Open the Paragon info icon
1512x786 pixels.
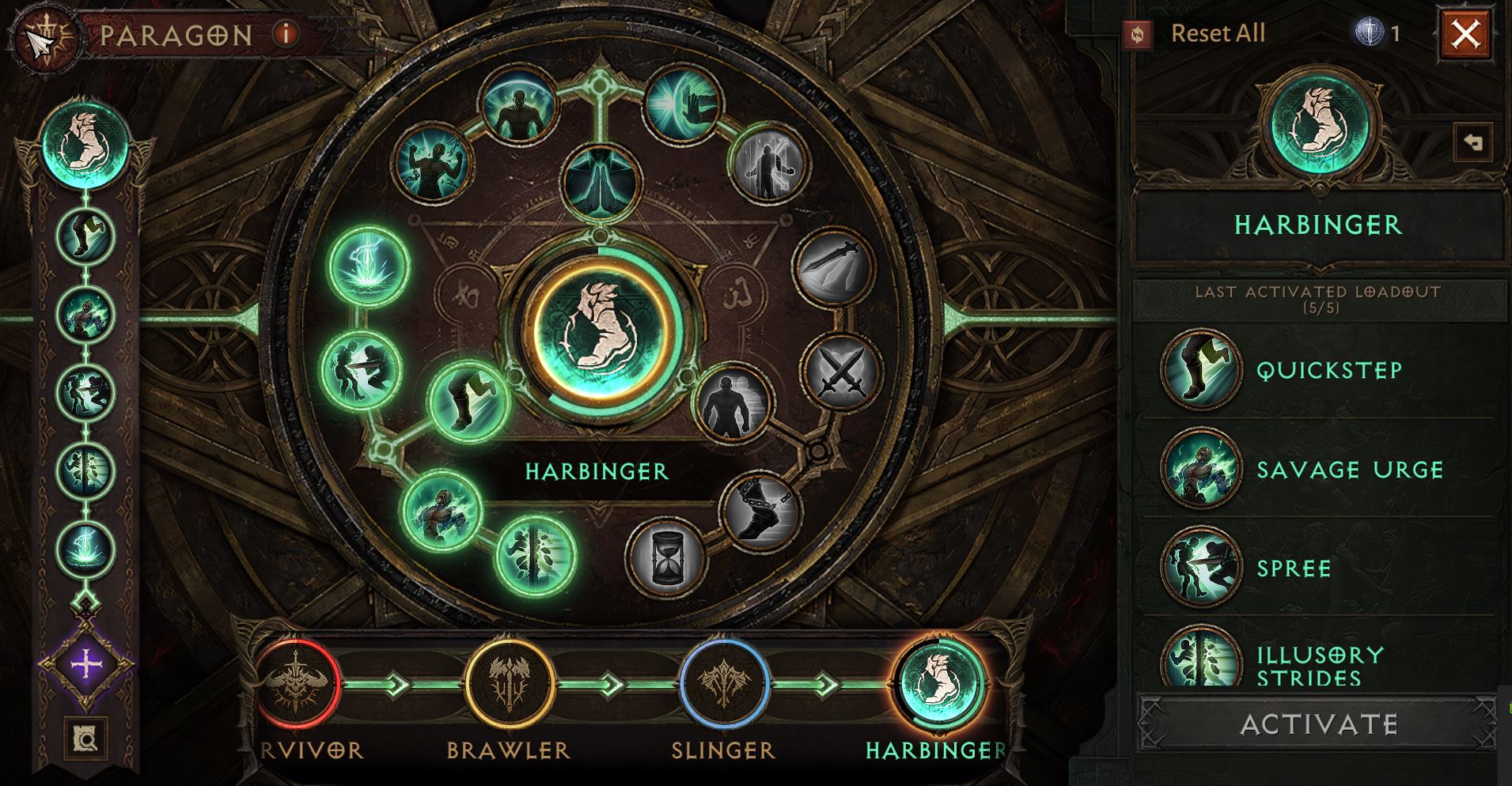286,34
